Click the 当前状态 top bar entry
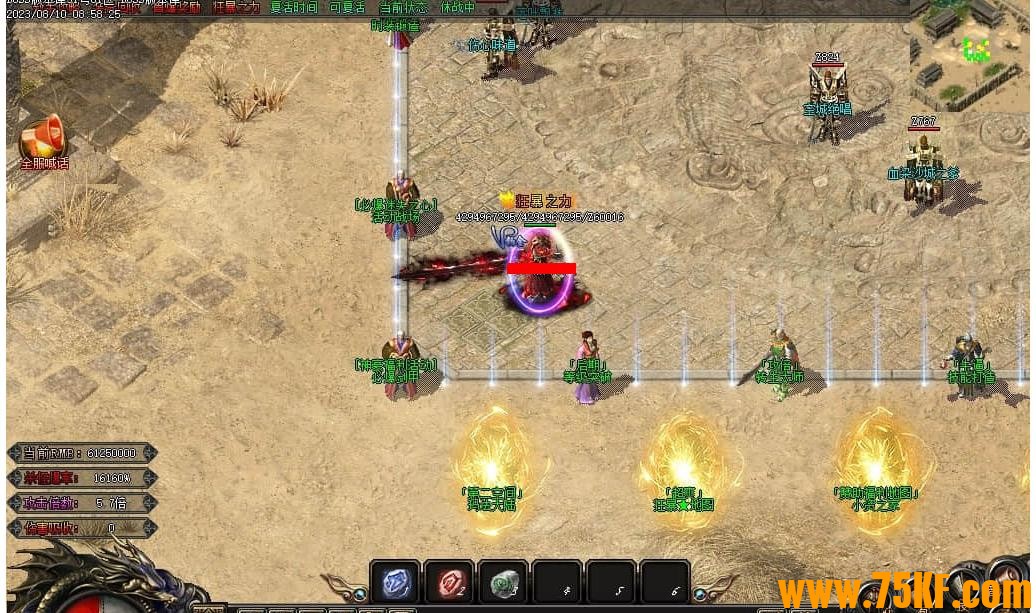 (x=403, y=7)
